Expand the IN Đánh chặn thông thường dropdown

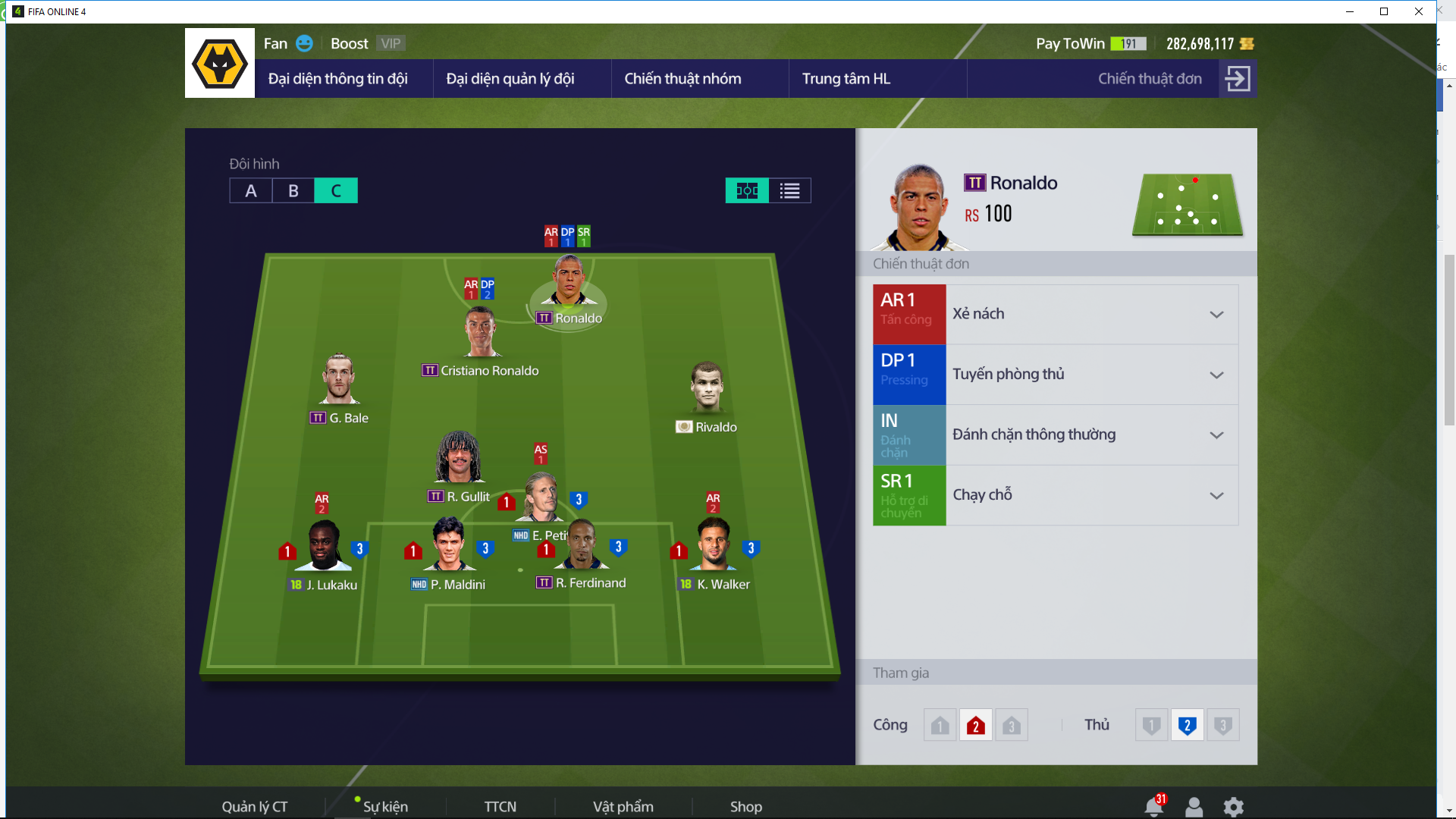pyautogui.click(x=1216, y=435)
